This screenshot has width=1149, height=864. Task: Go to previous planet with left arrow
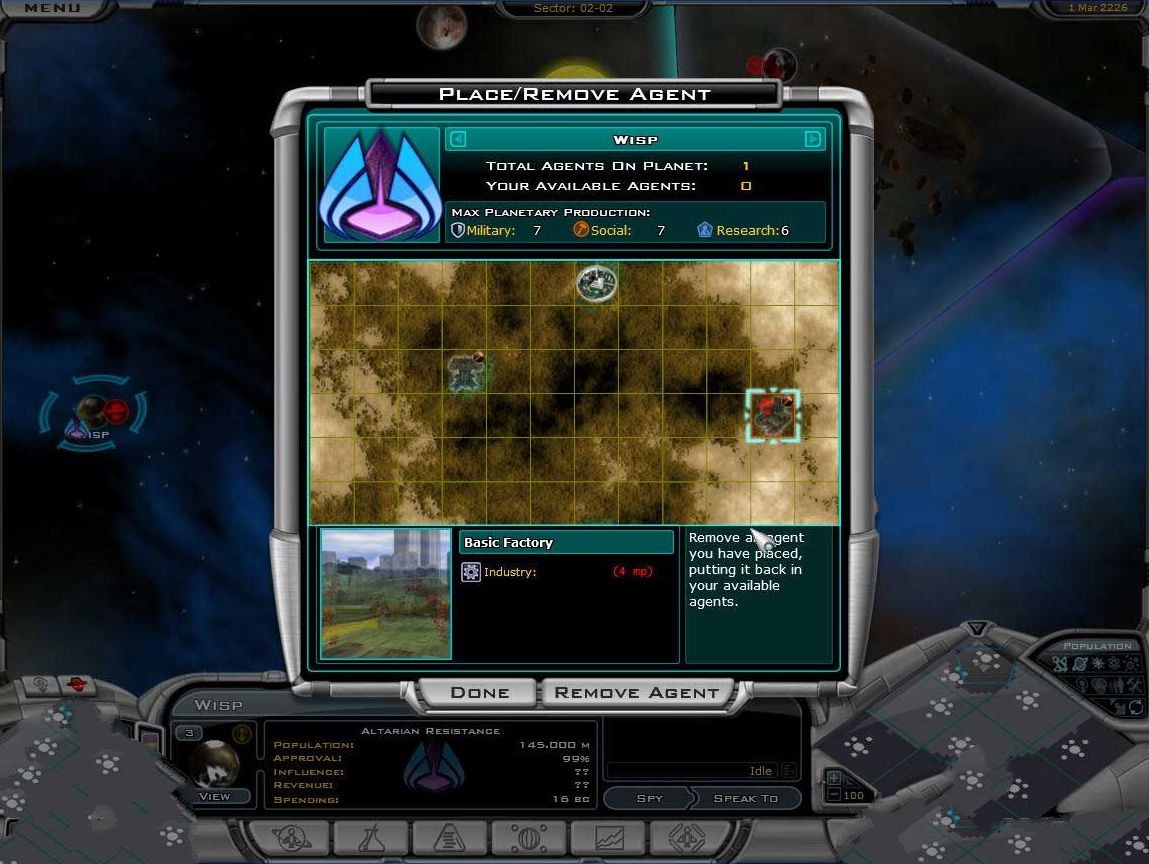(457, 140)
